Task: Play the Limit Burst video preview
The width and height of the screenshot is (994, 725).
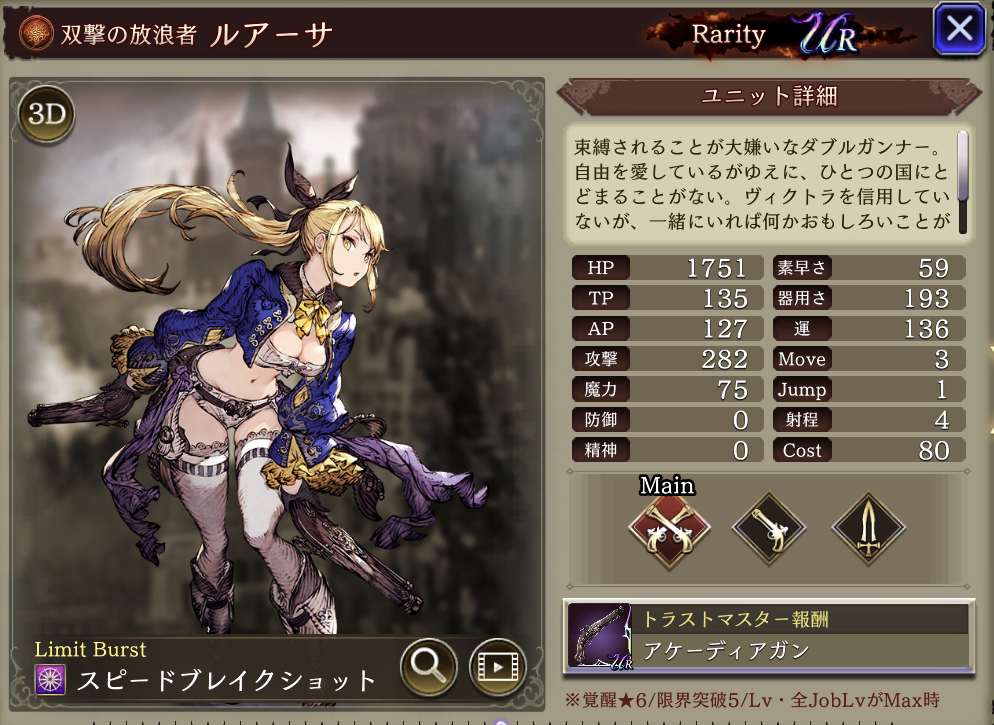Action: [x=497, y=665]
